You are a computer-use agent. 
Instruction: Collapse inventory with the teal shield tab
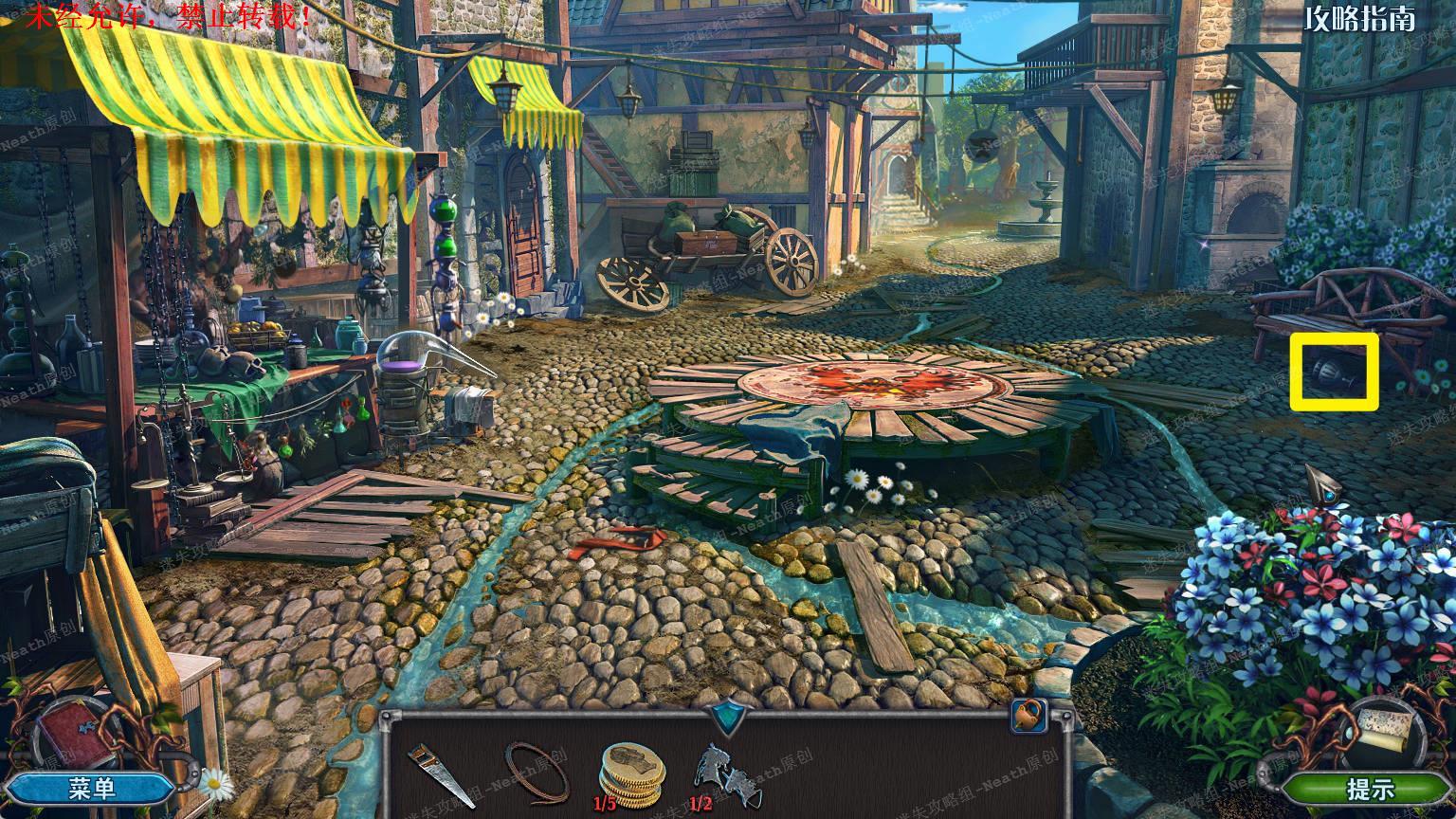[x=728, y=715]
